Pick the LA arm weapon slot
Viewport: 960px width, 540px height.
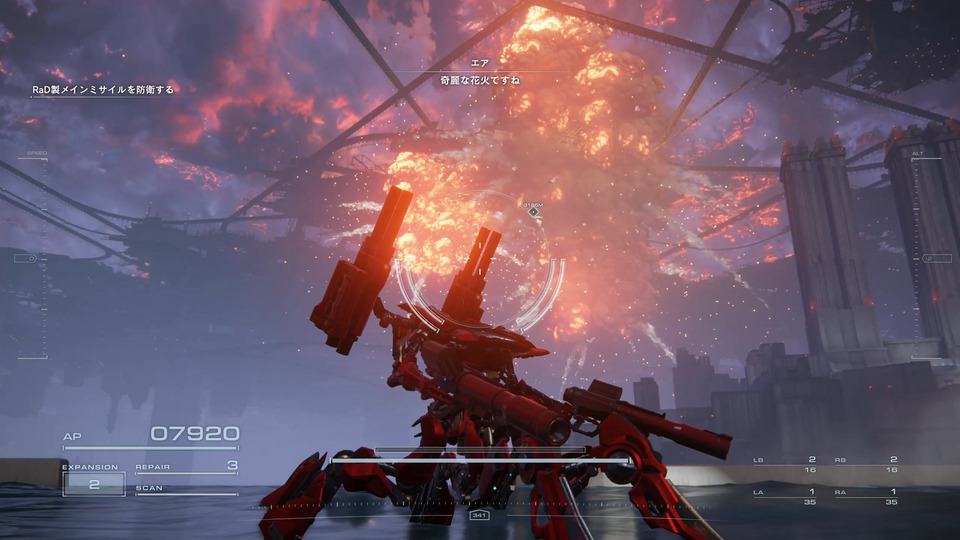(x=784, y=496)
